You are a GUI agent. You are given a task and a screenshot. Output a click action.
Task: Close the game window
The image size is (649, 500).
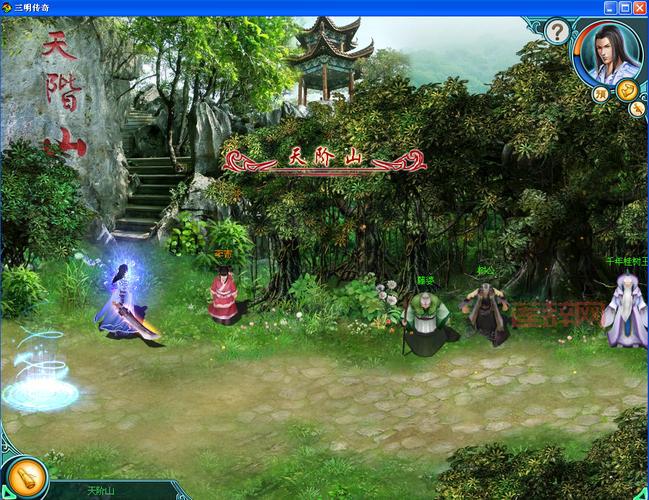click(x=640, y=7)
